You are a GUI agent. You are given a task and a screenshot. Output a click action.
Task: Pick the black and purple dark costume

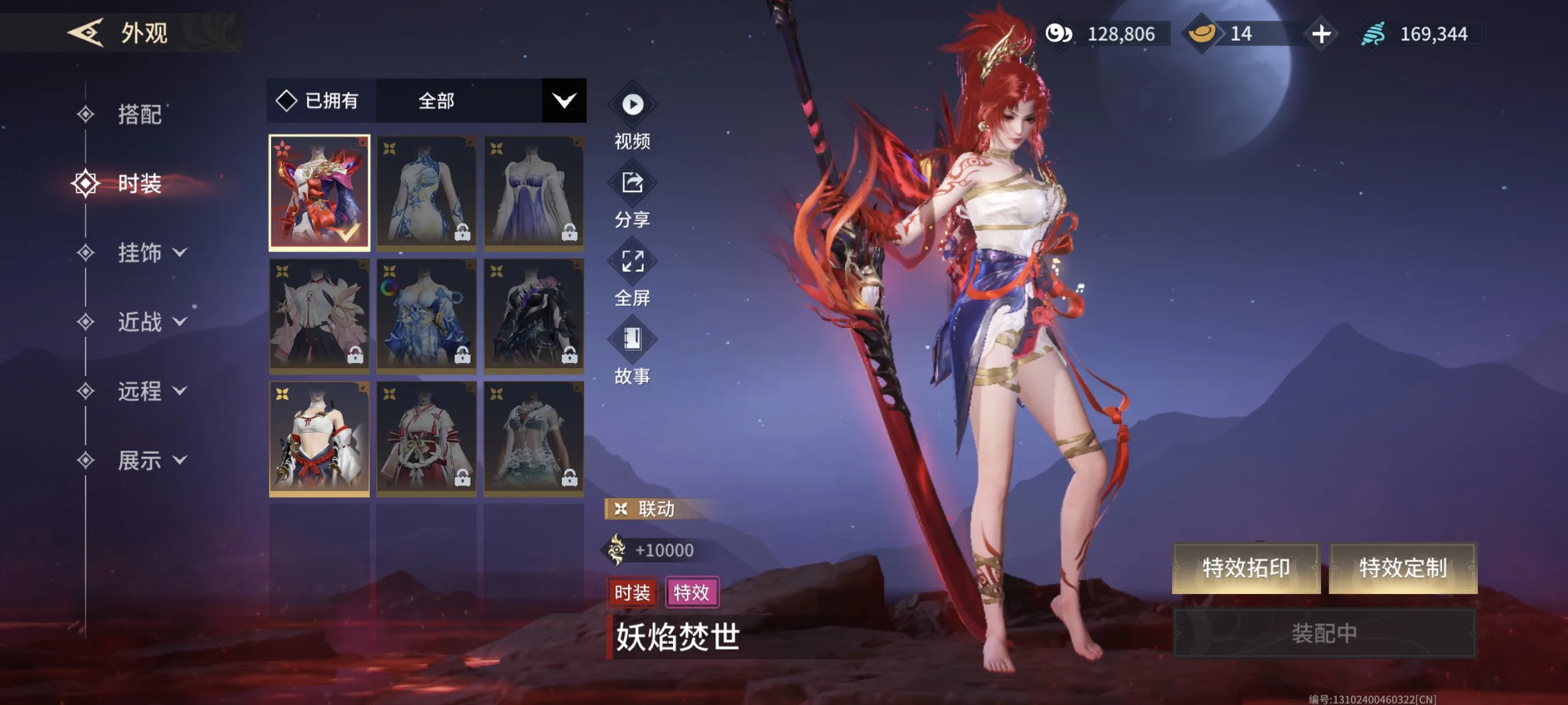533,315
